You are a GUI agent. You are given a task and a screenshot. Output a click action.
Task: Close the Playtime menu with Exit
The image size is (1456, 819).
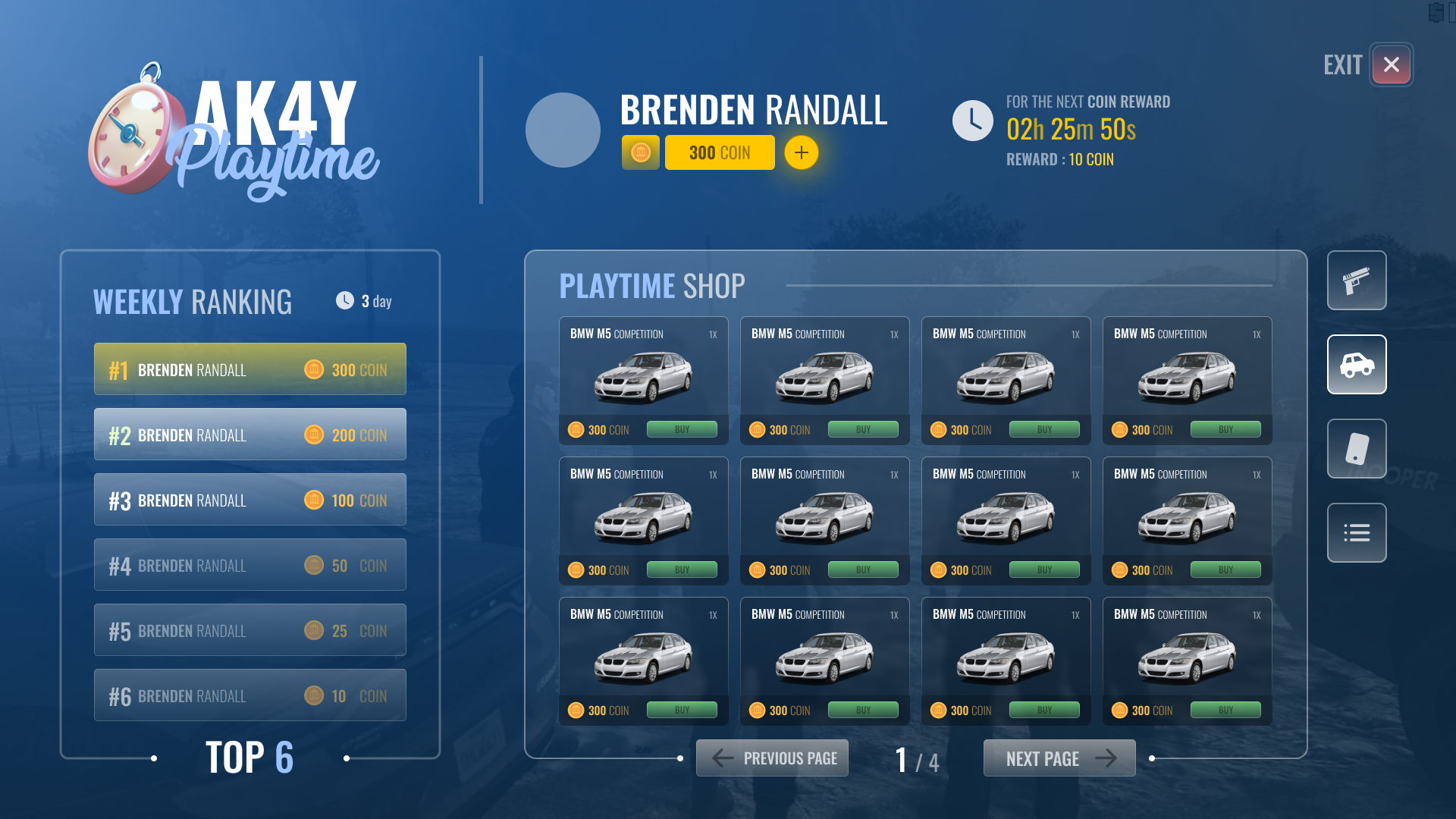1391,65
